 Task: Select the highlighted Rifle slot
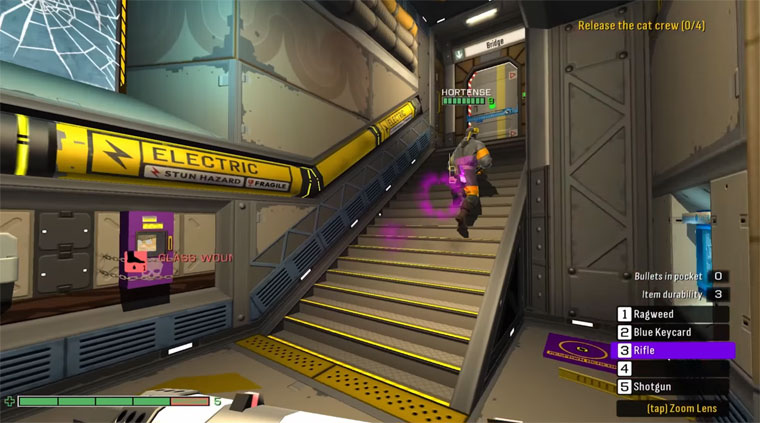(x=673, y=350)
